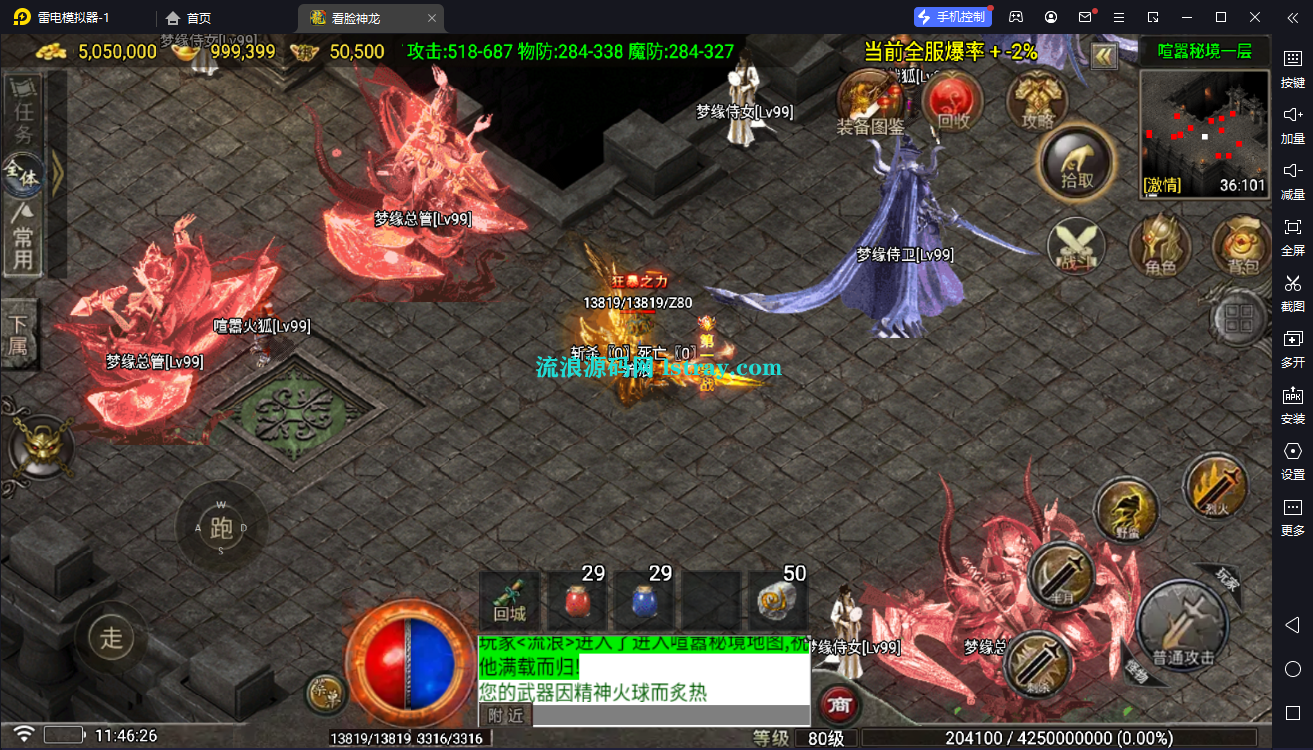1313x750 pixels.
Task: Use the 普通攻击 normal attack button
Action: click(x=1183, y=625)
